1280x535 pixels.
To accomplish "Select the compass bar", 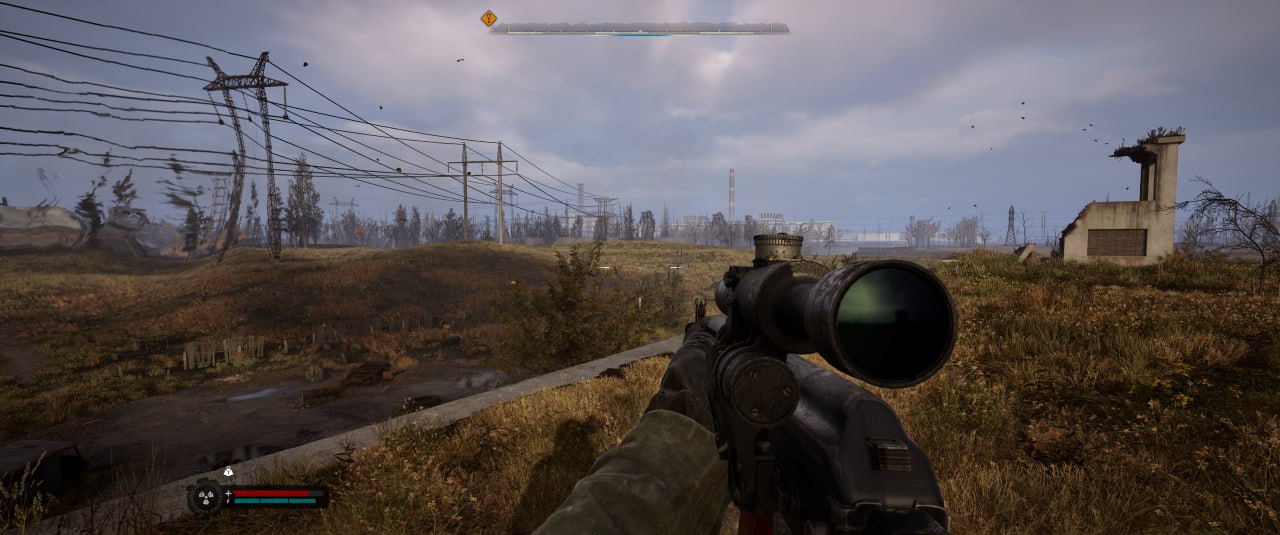I will 640,29.
